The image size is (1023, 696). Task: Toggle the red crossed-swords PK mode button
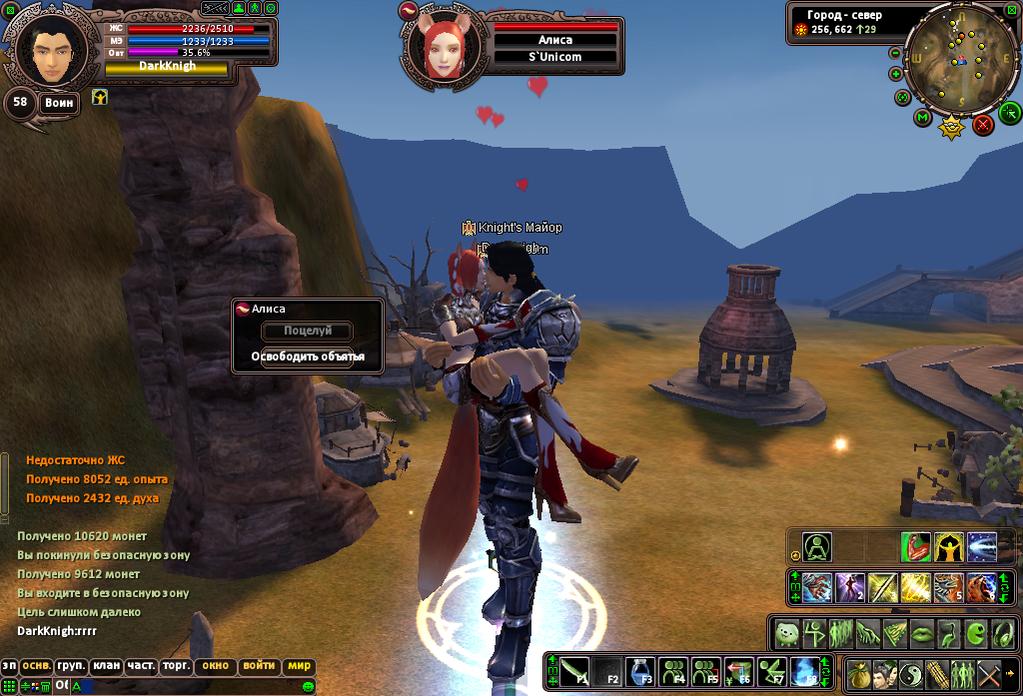pyautogui.click(x=983, y=124)
